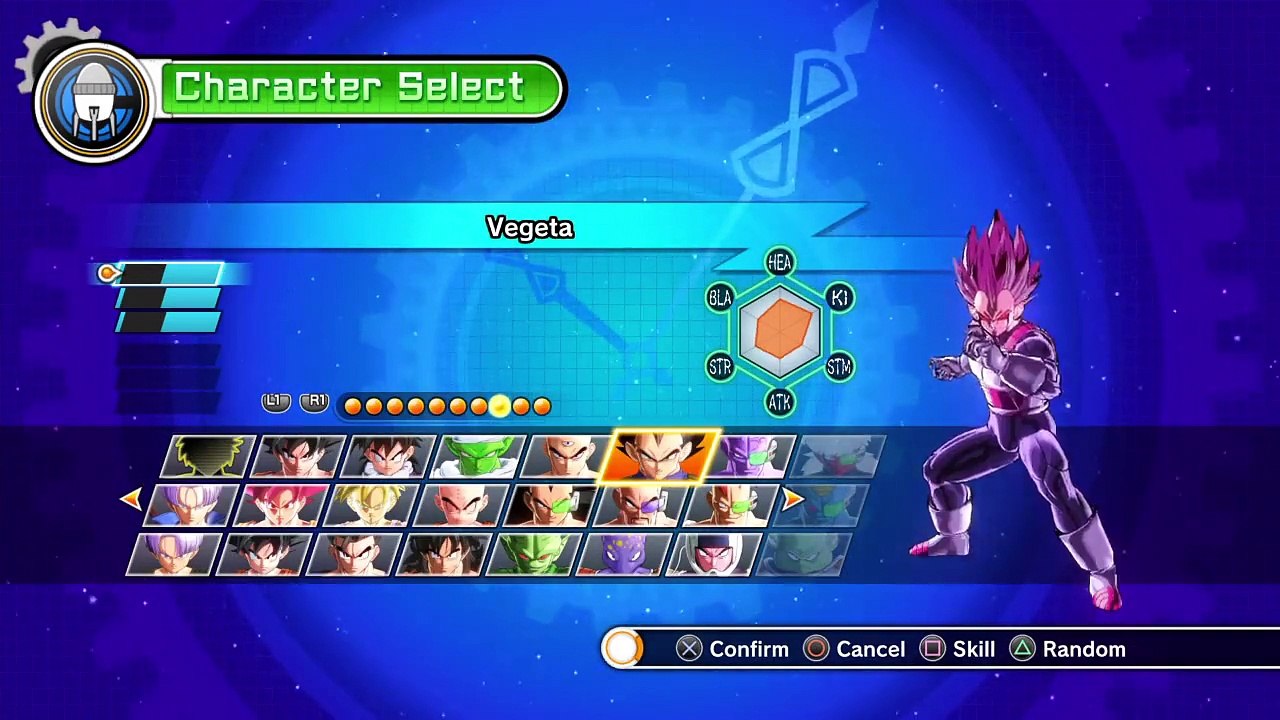Choose the fighter with white fur collar
This screenshot has height=720, width=1280.
tap(389, 457)
